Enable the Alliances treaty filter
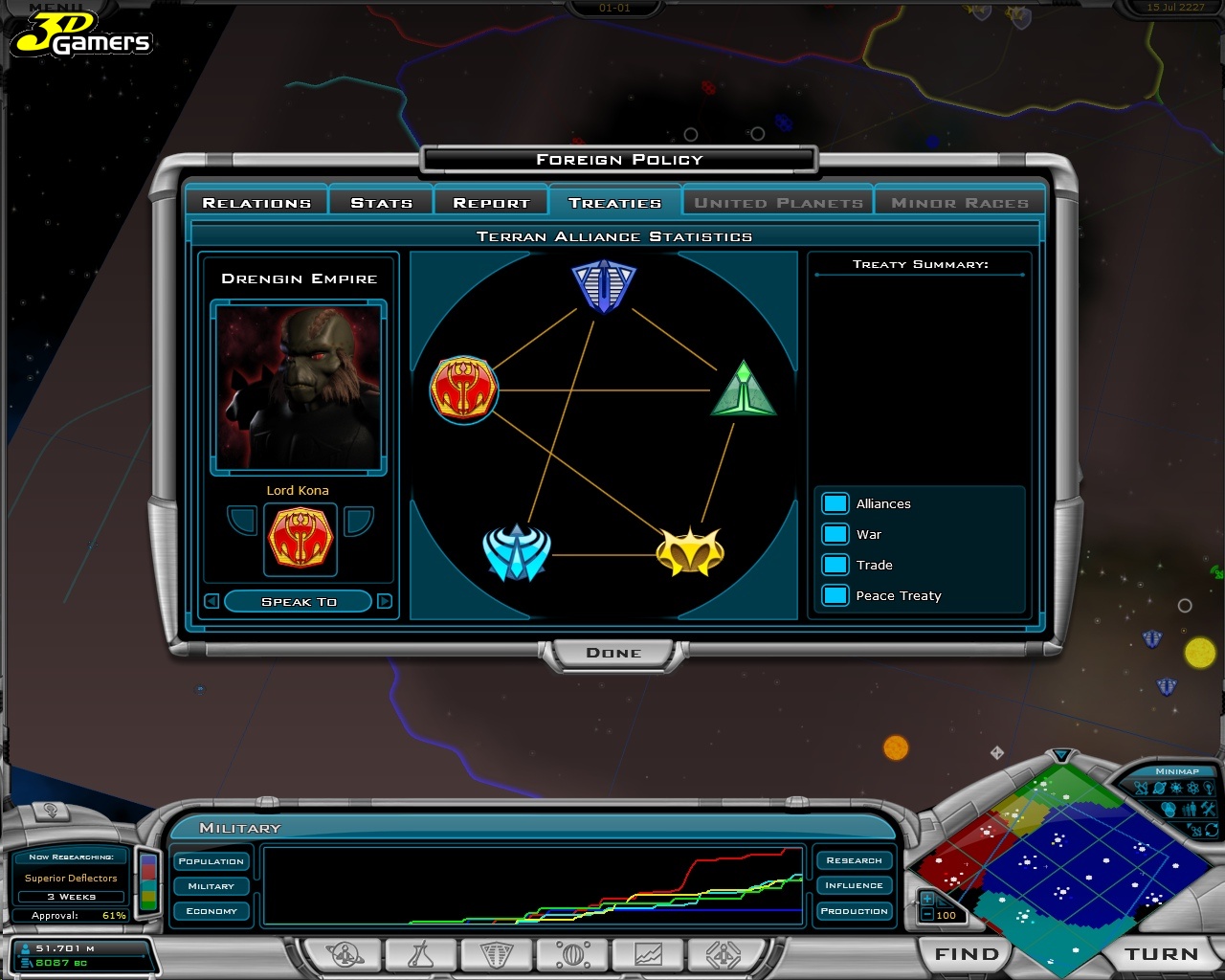The height and width of the screenshot is (980, 1225). 835,502
